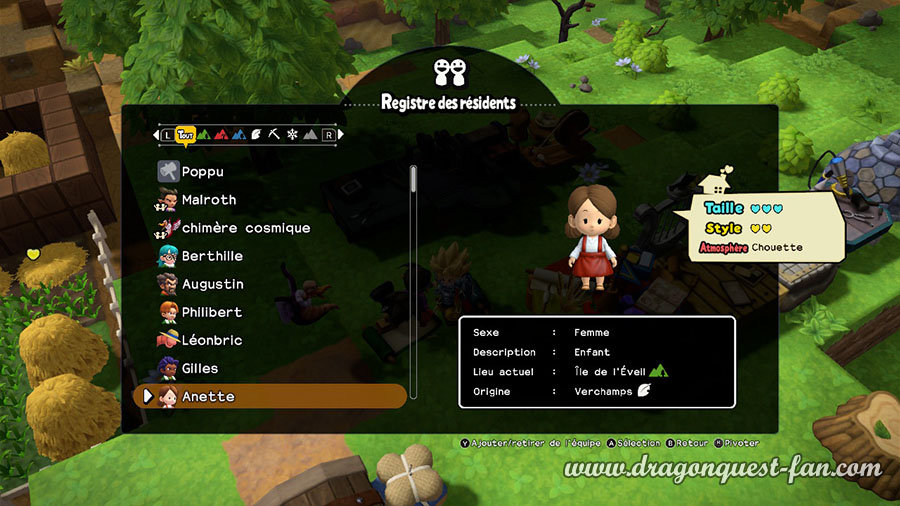Show residents from the pickaxe tab
The width and height of the screenshot is (900, 506).
pos(273,134)
